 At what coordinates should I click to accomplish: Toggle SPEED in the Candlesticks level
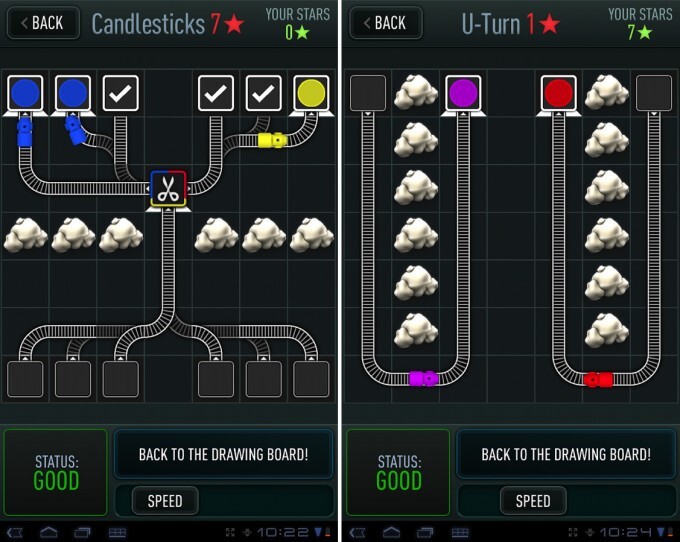click(164, 500)
